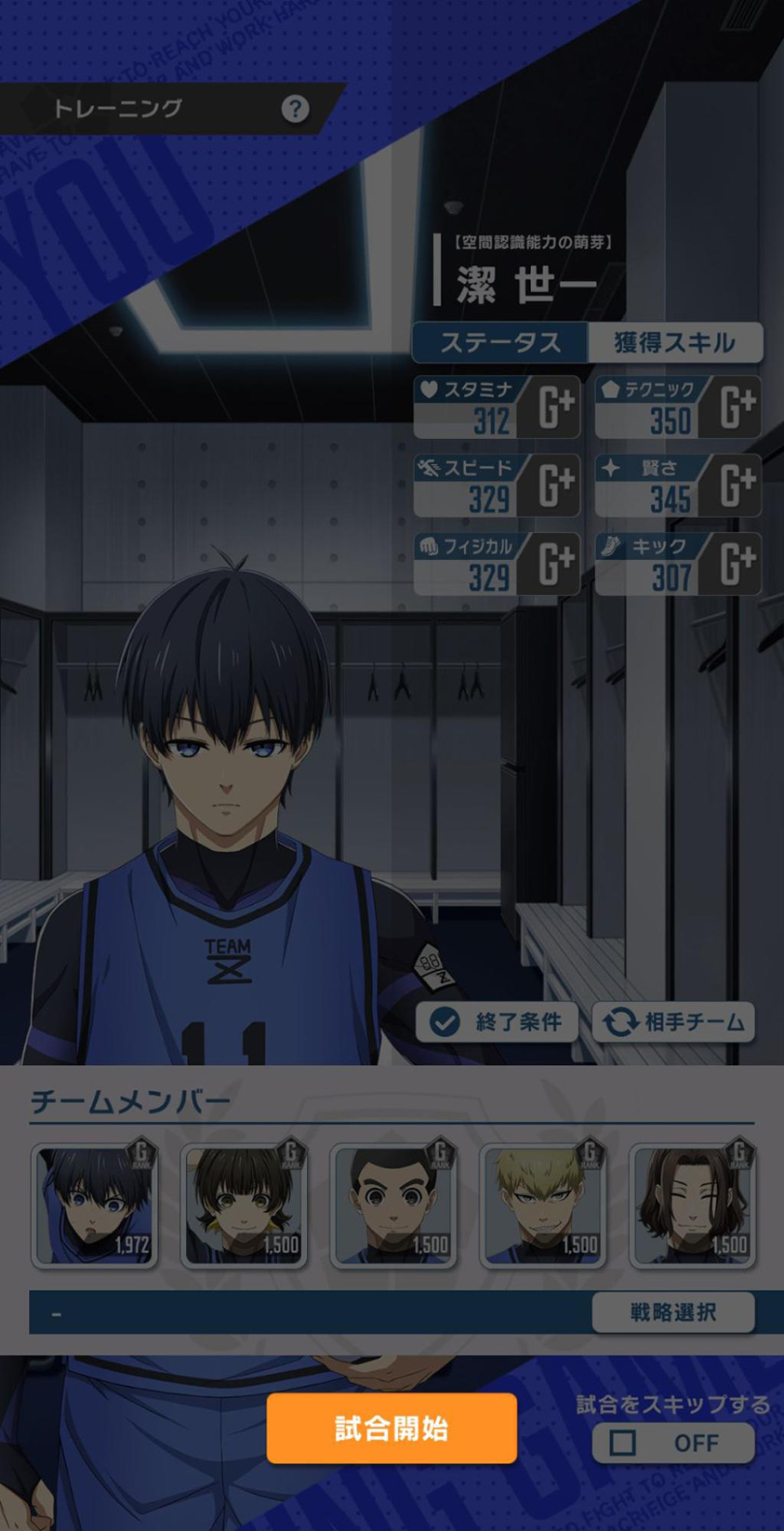The width and height of the screenshot is (784, 1531).
Task: Select the bob-haired team member portrait
Action: click(x=244, y=1206)
